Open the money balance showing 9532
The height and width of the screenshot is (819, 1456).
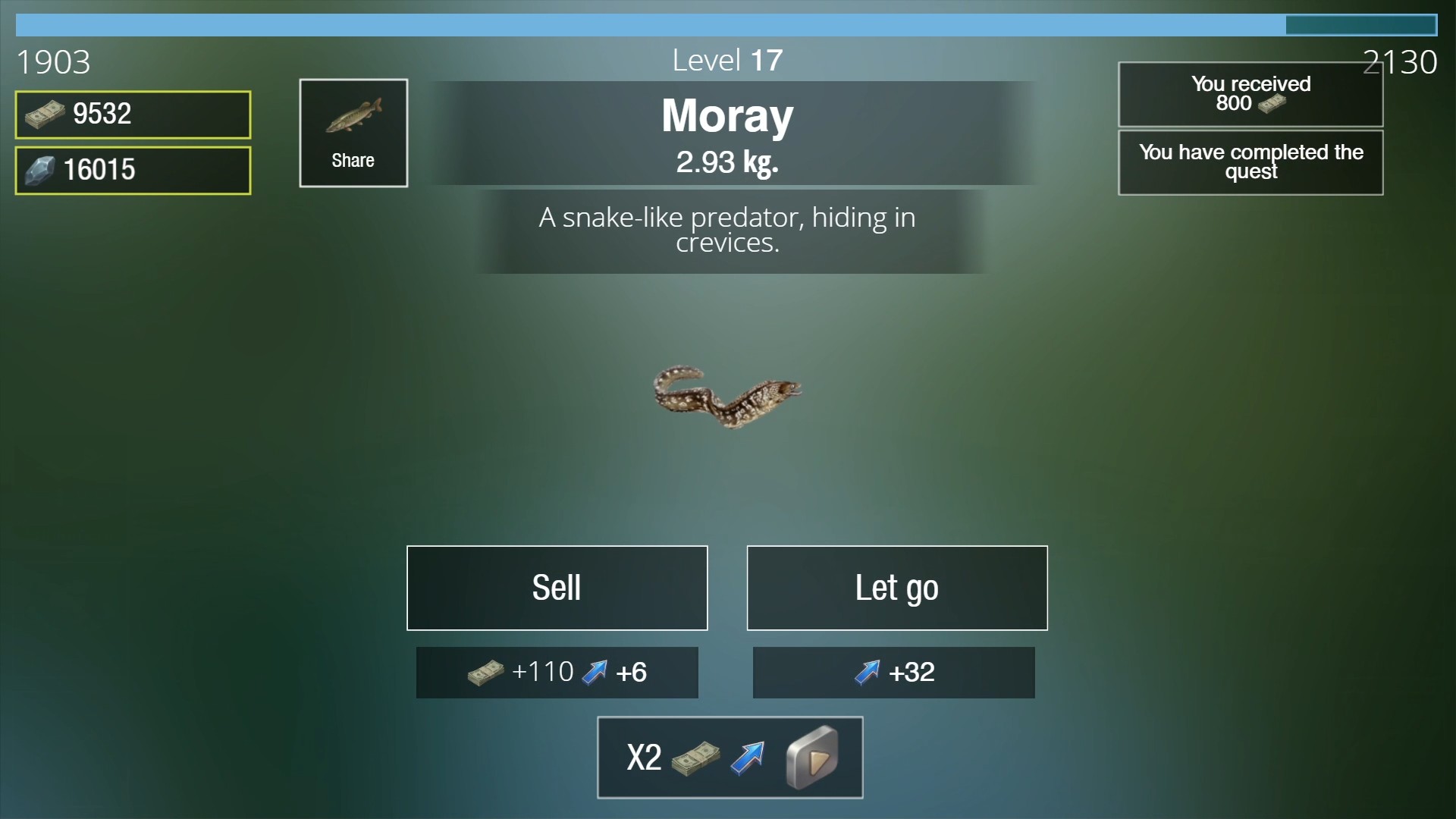click(133, 114)
